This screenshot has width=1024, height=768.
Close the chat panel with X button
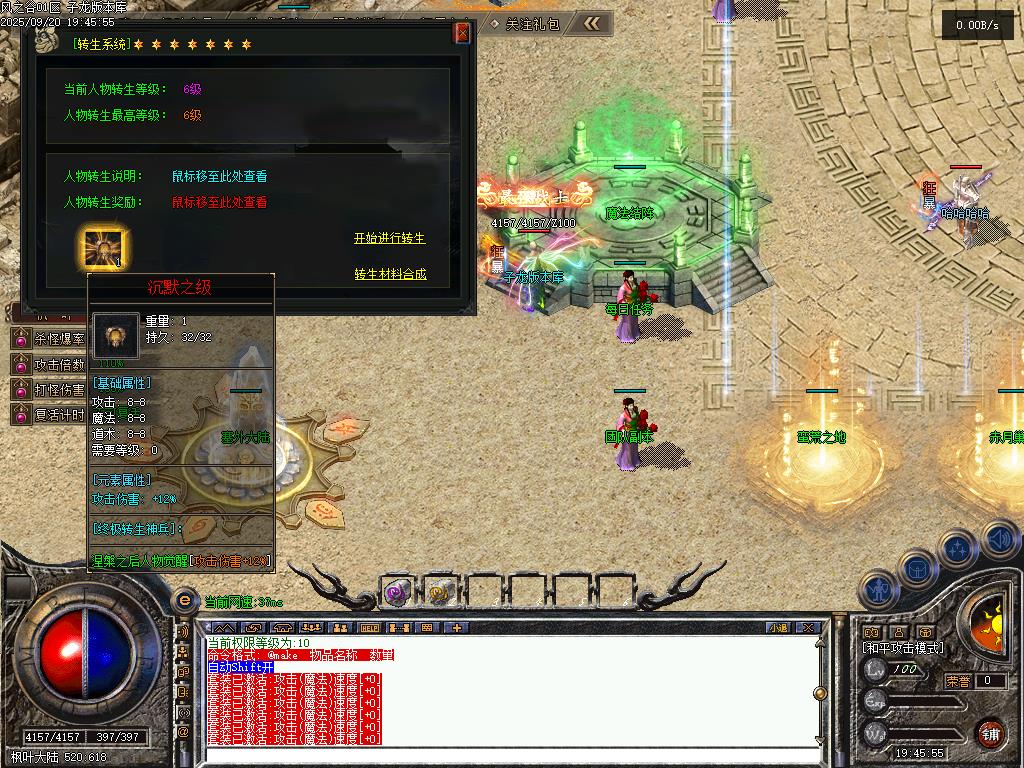pos(808,628)
